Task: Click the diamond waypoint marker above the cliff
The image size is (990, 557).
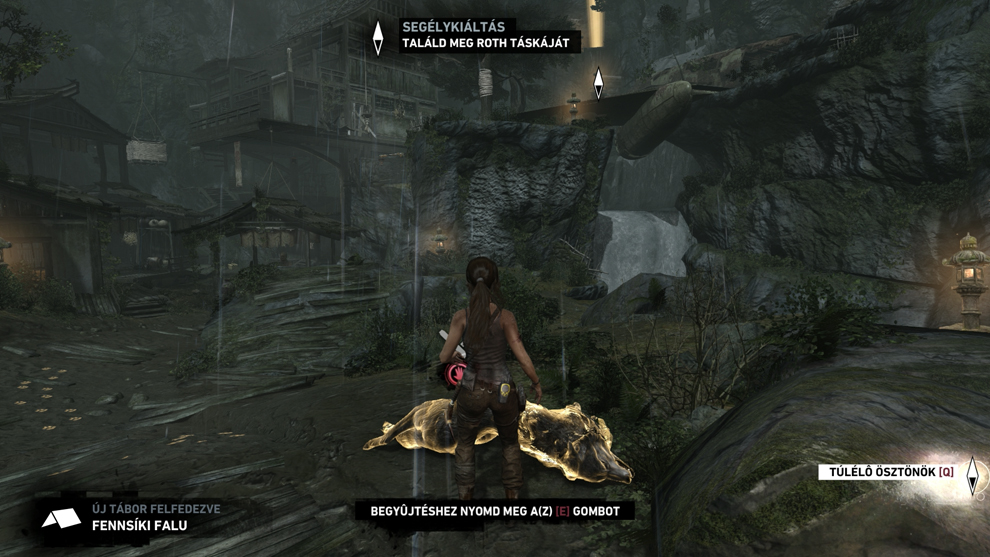Action: pos(598,84)
